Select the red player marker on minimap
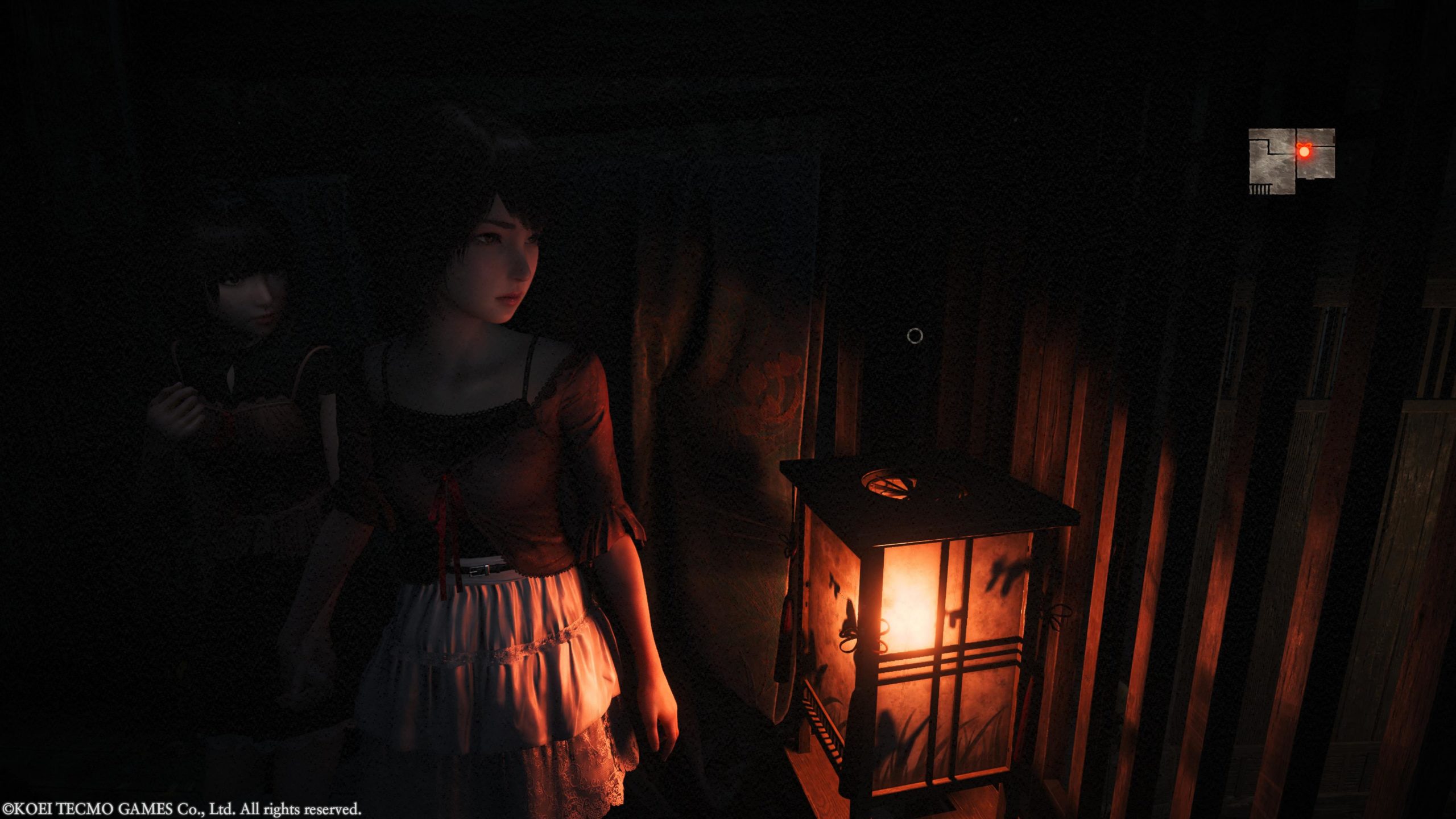Image resolution: width=1456 pixels, height=819 pixels. (1304, 151)
